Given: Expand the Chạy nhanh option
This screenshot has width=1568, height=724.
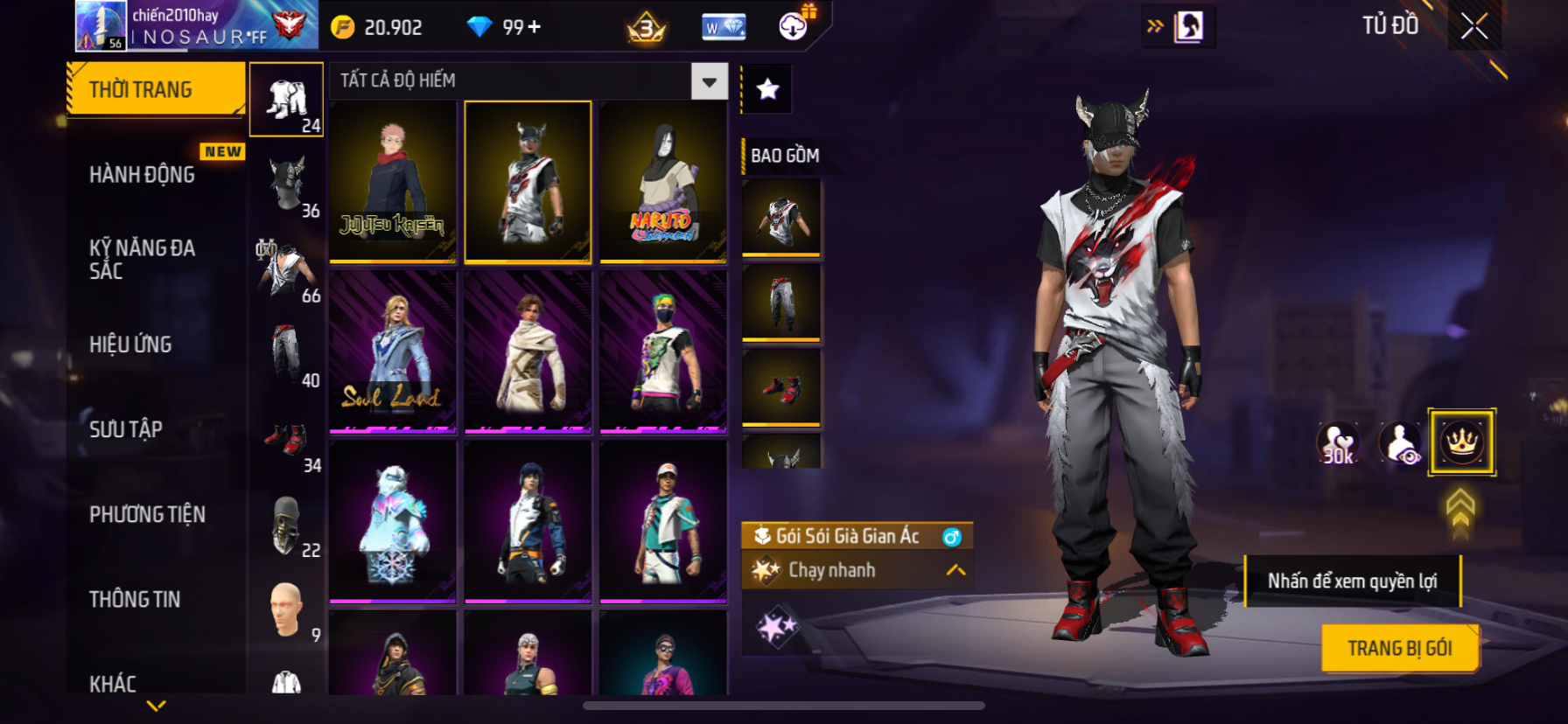Looking at the screenshot, I should click(x=955, y=570).
